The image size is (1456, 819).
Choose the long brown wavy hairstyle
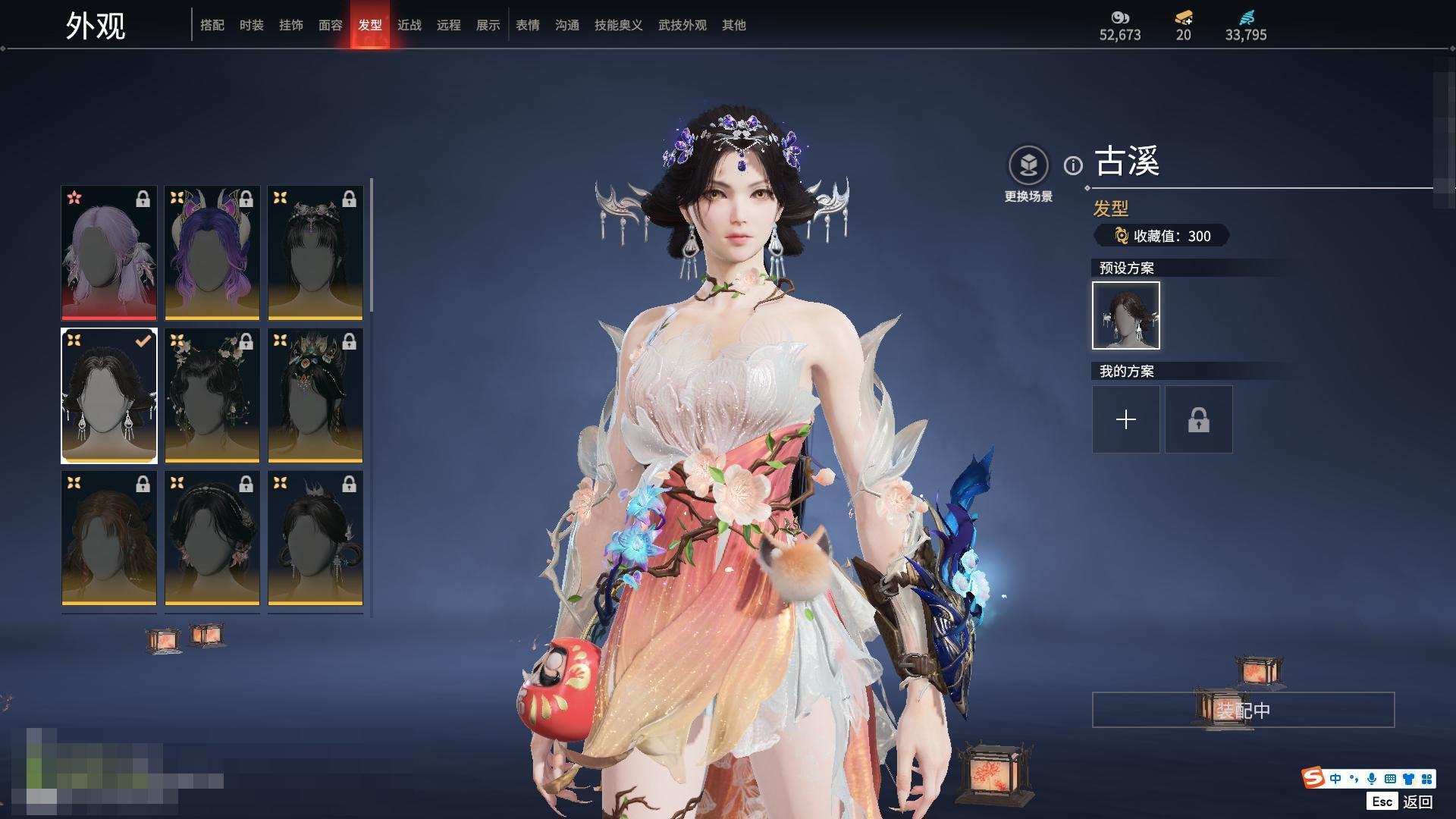[109, 538]
